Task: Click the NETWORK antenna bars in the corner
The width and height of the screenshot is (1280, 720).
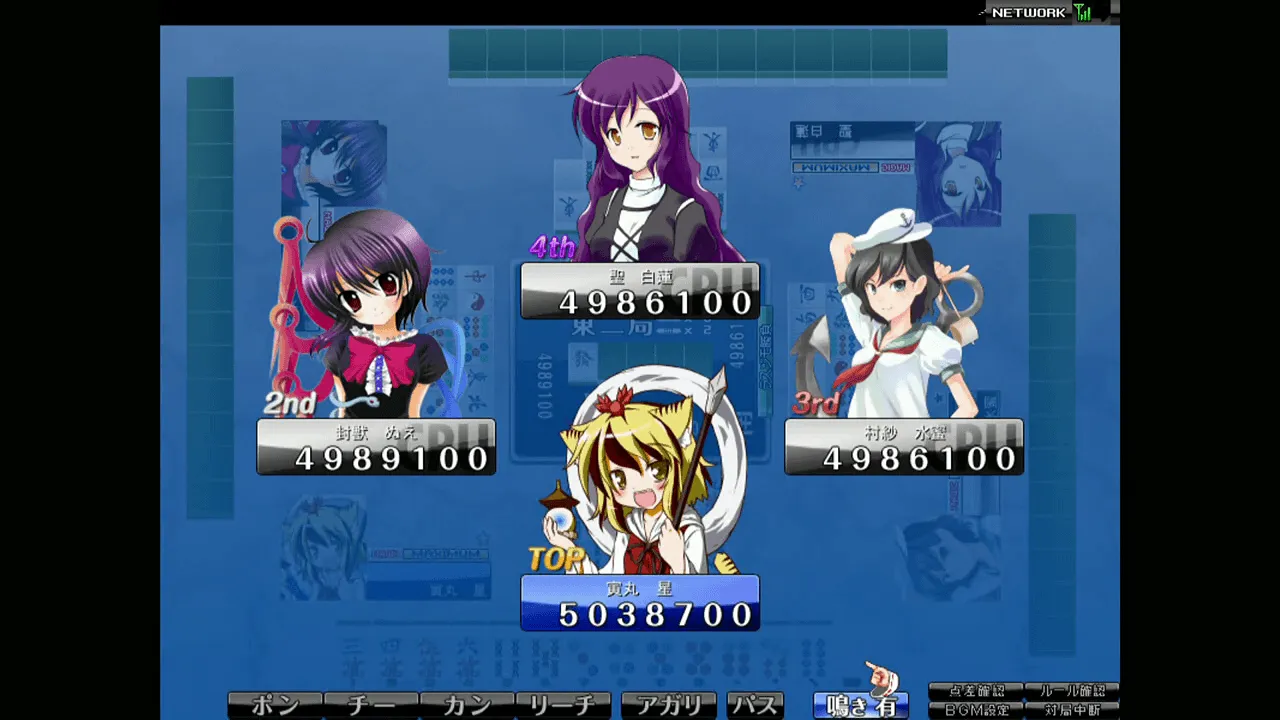Action: tap(1082, 13)
